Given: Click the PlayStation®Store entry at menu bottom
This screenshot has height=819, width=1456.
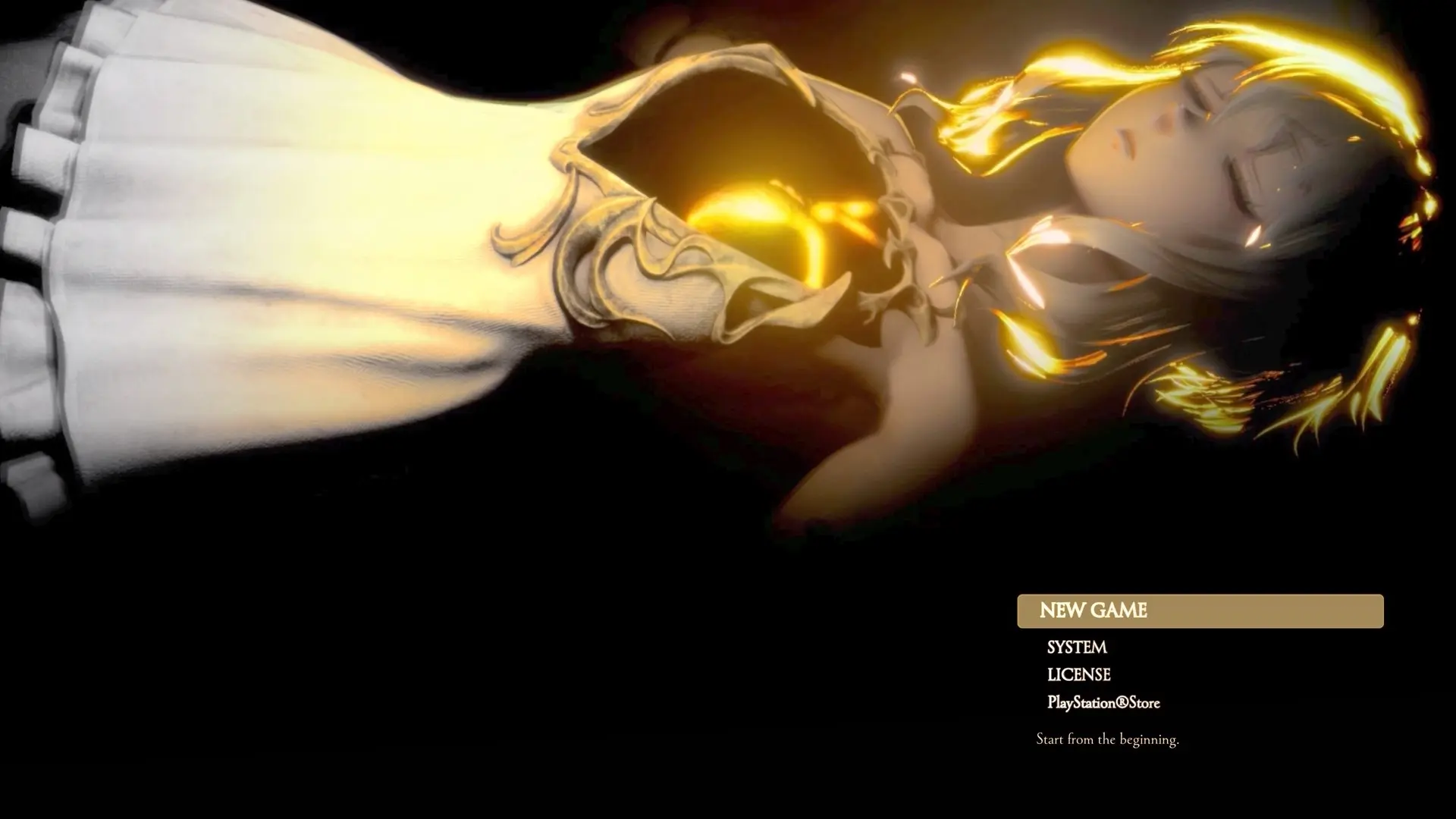Looking at the screenshot, I should pos(1102,703).
